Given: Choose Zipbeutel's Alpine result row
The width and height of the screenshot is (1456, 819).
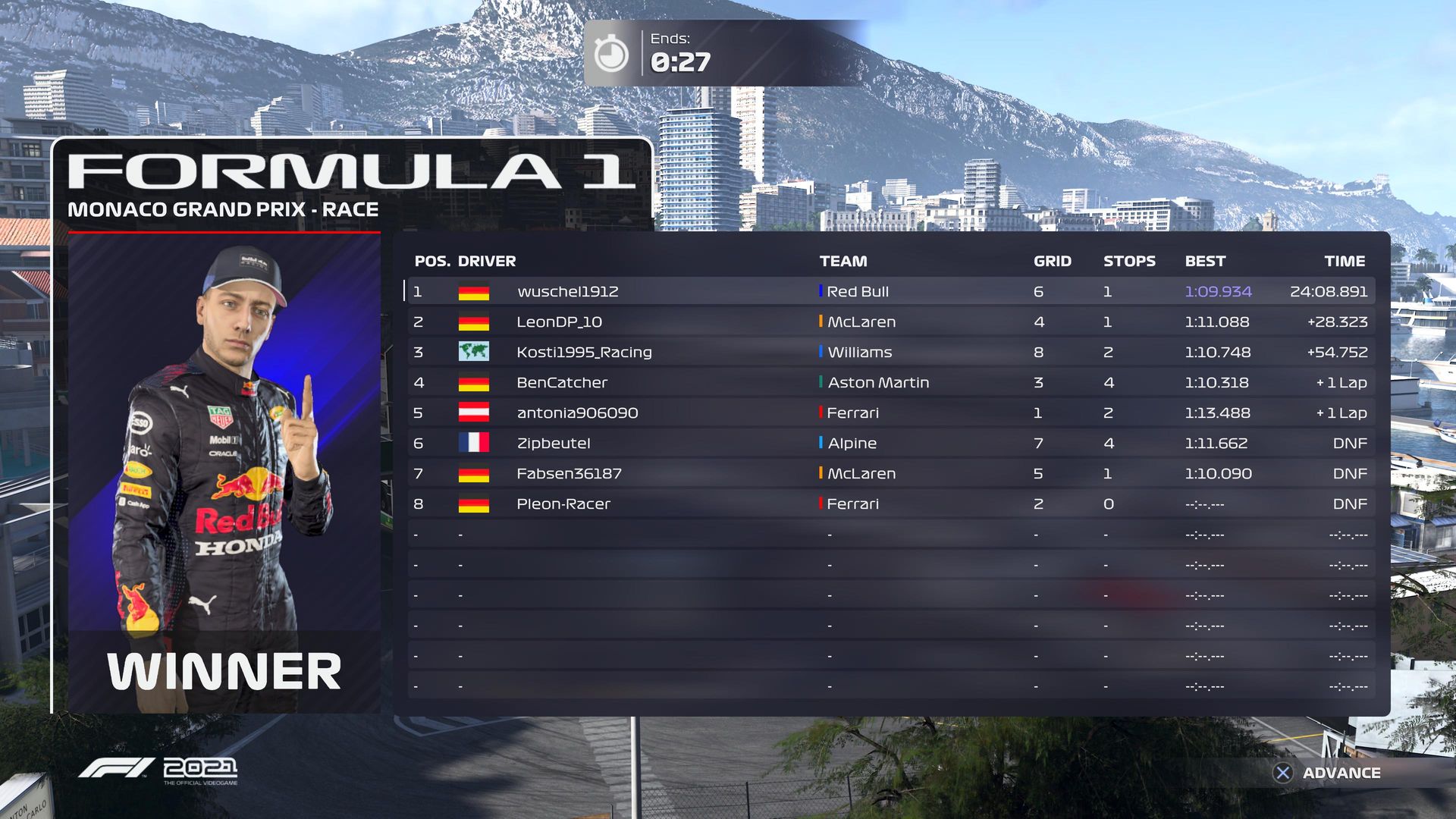Looking at the screenshot, I should (890, 443).
